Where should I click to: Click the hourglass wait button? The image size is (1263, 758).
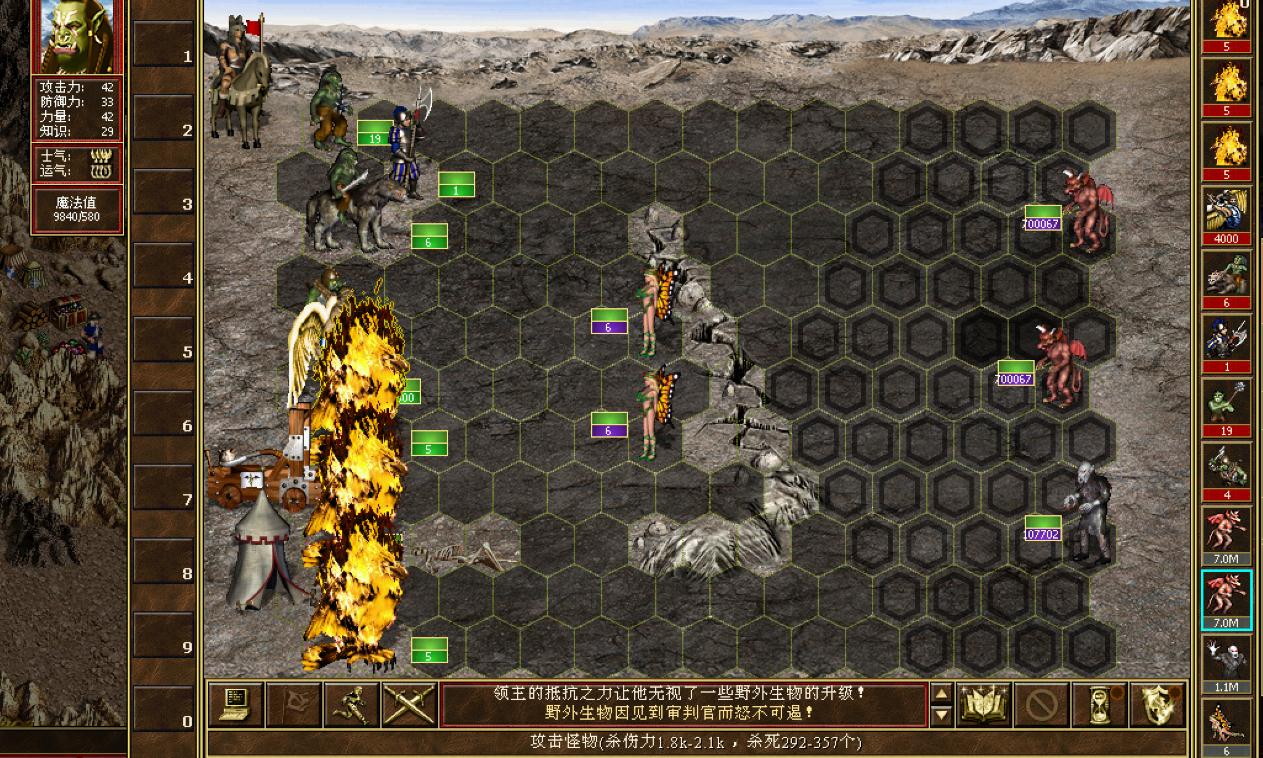click(1100, 705)
